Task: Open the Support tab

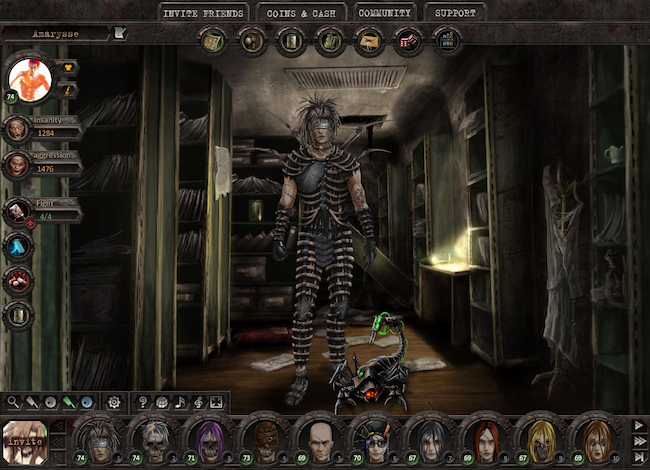Action: [455, 13]
